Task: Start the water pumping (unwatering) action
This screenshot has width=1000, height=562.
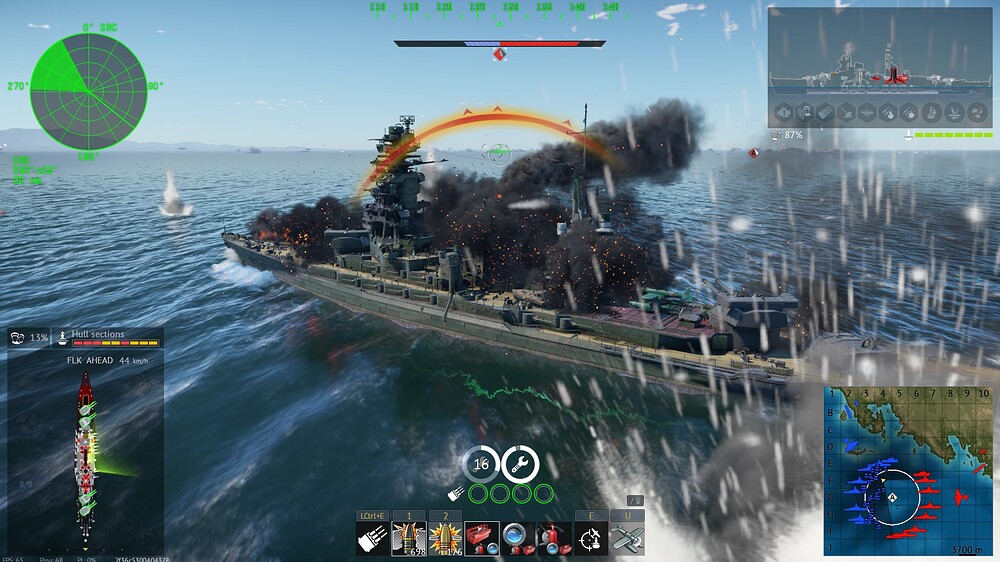Action: (x=518, y=537)
